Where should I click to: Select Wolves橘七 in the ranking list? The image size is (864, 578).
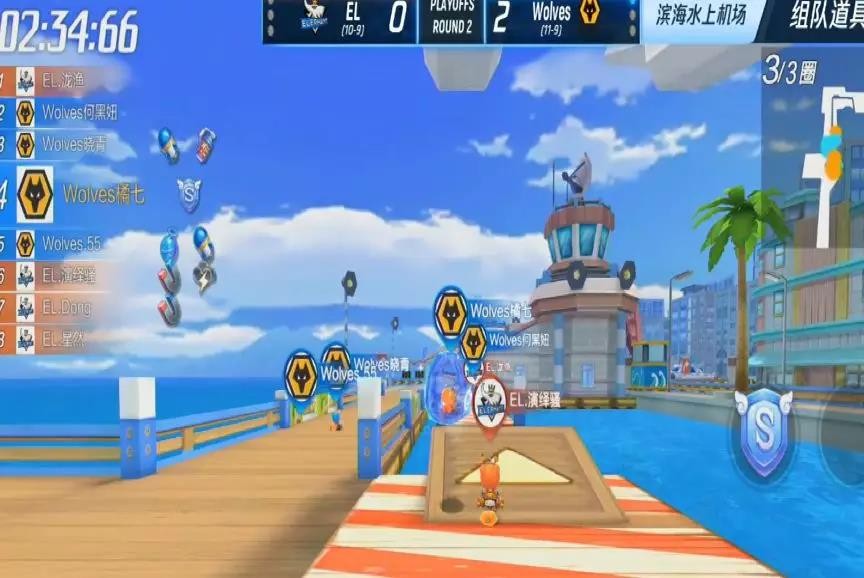(75, 194)
